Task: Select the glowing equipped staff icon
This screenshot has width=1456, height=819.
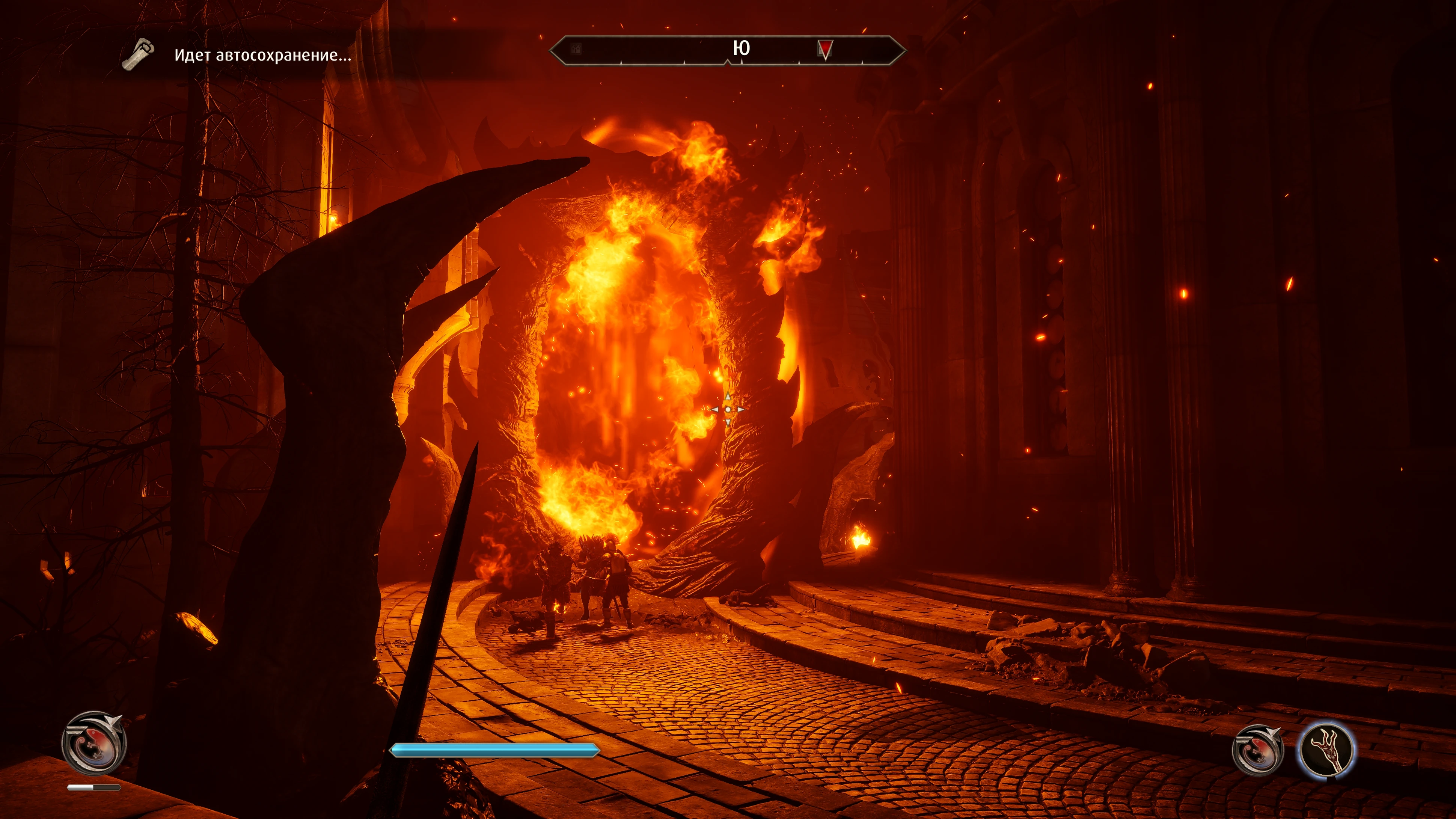Action: 1326,750
